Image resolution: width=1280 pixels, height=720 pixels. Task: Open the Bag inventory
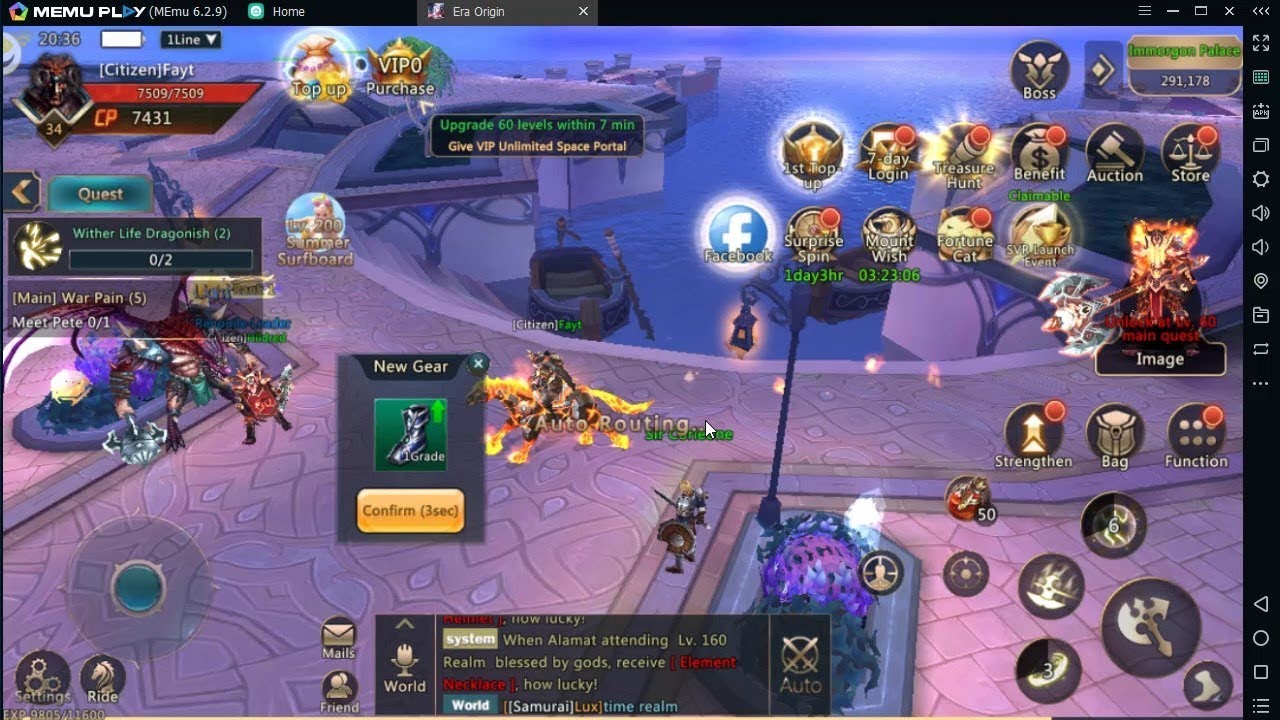tap(1114, 436)
